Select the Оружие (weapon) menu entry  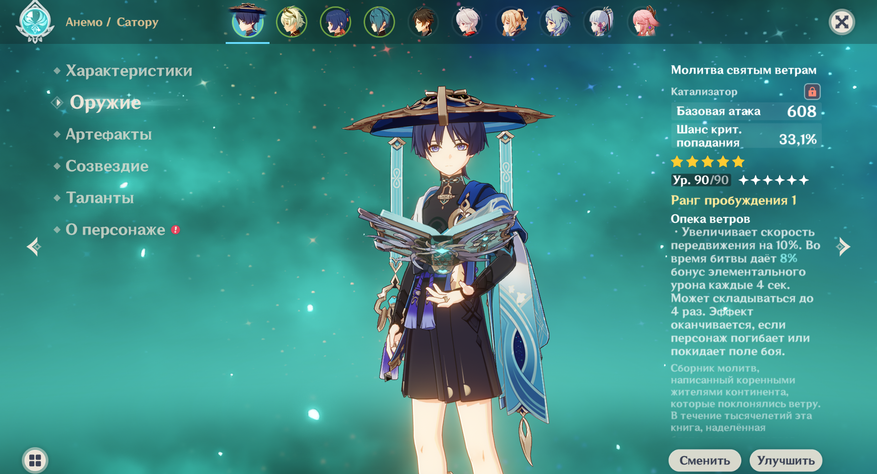(x=105, y=103)
